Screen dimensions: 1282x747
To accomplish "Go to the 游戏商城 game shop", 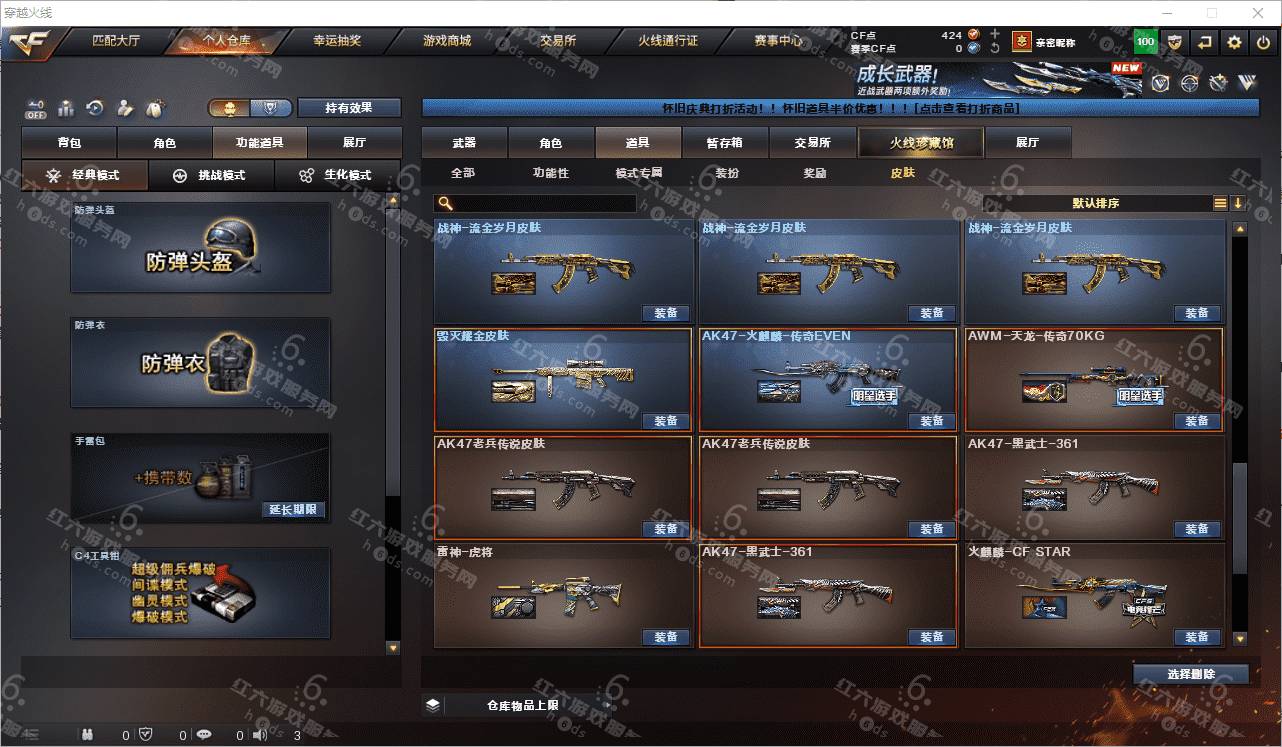I will 446,41.
